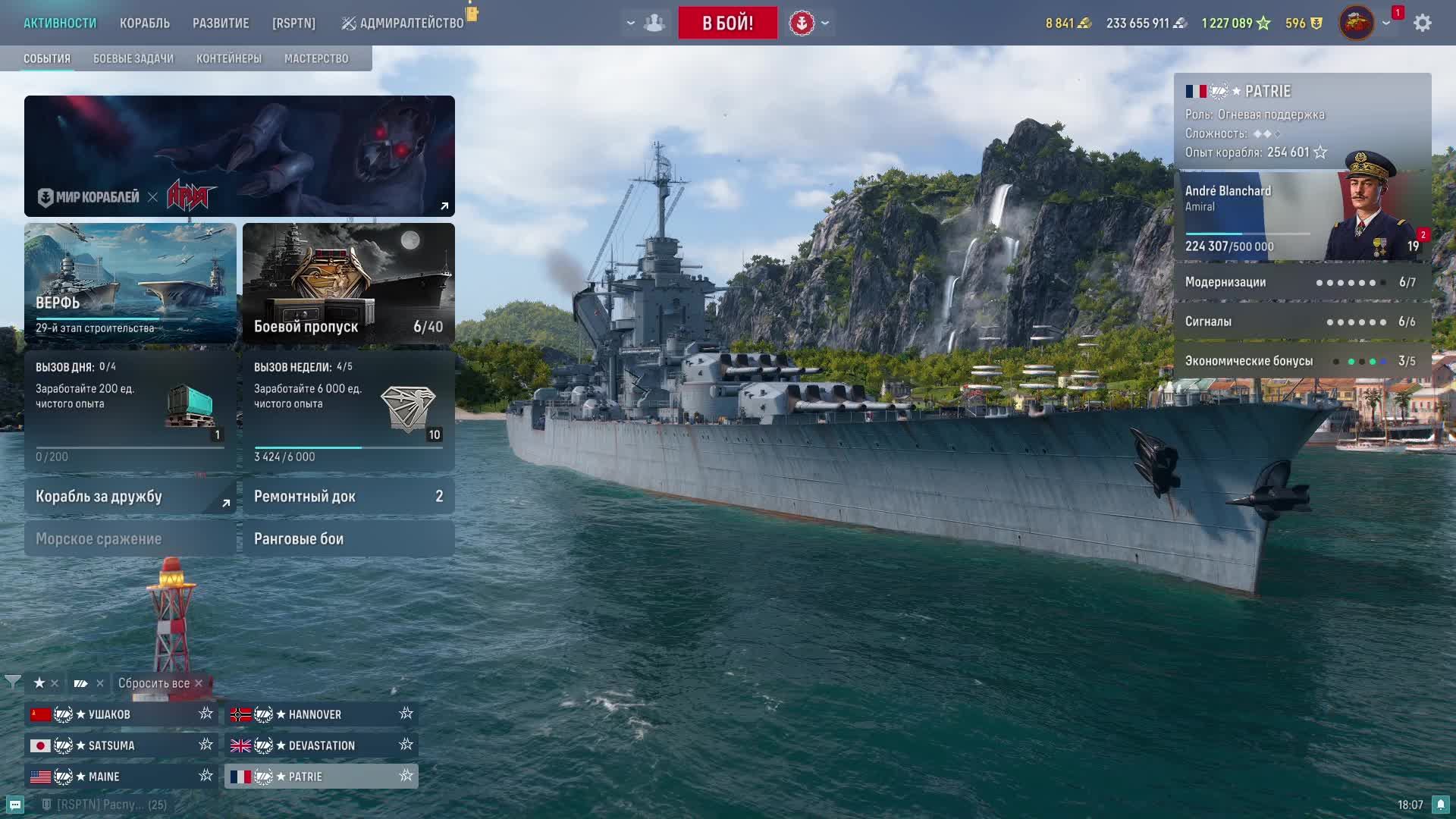Viewport: 1456px width, 819px height.
Task: Open the Корабль за дружбу link
Action: 130,496
